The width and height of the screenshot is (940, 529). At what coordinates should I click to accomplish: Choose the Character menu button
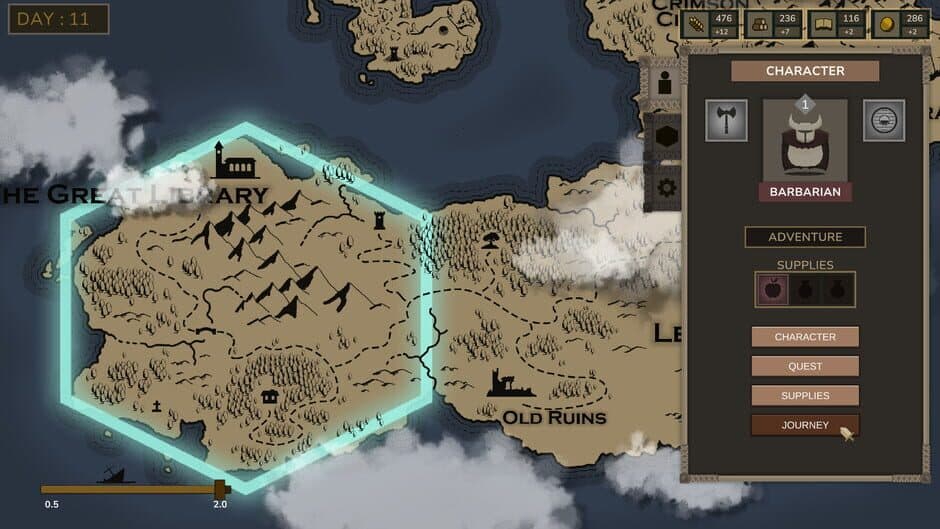[805, 337]
